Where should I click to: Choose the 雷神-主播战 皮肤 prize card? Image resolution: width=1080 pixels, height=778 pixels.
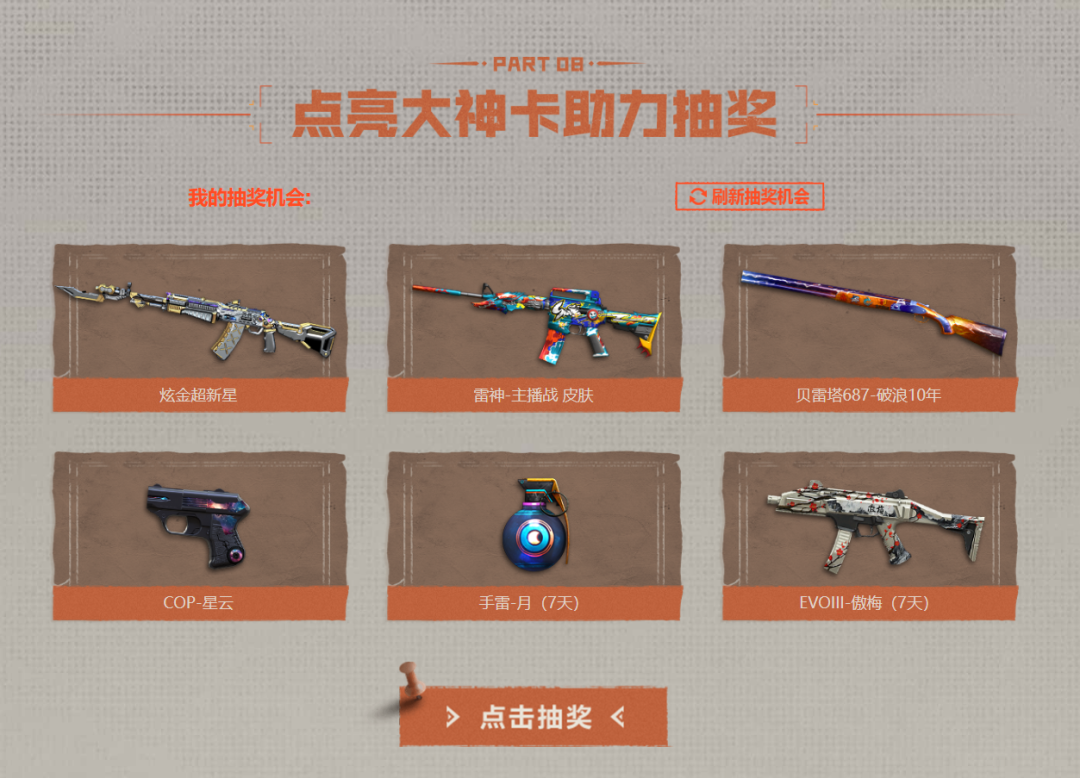tap(534, 327)
